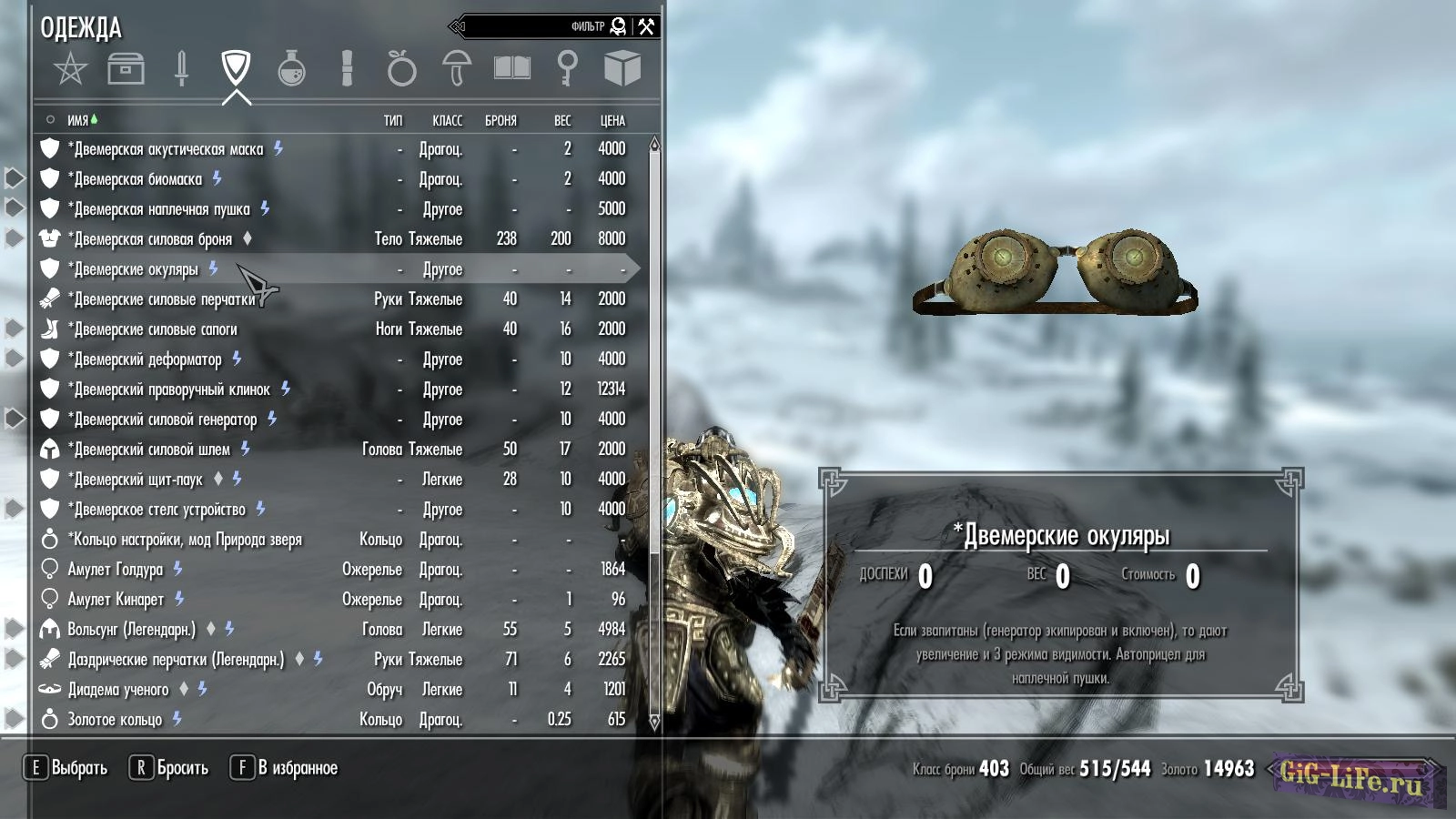Open the keys category tab

pos(567,69)
